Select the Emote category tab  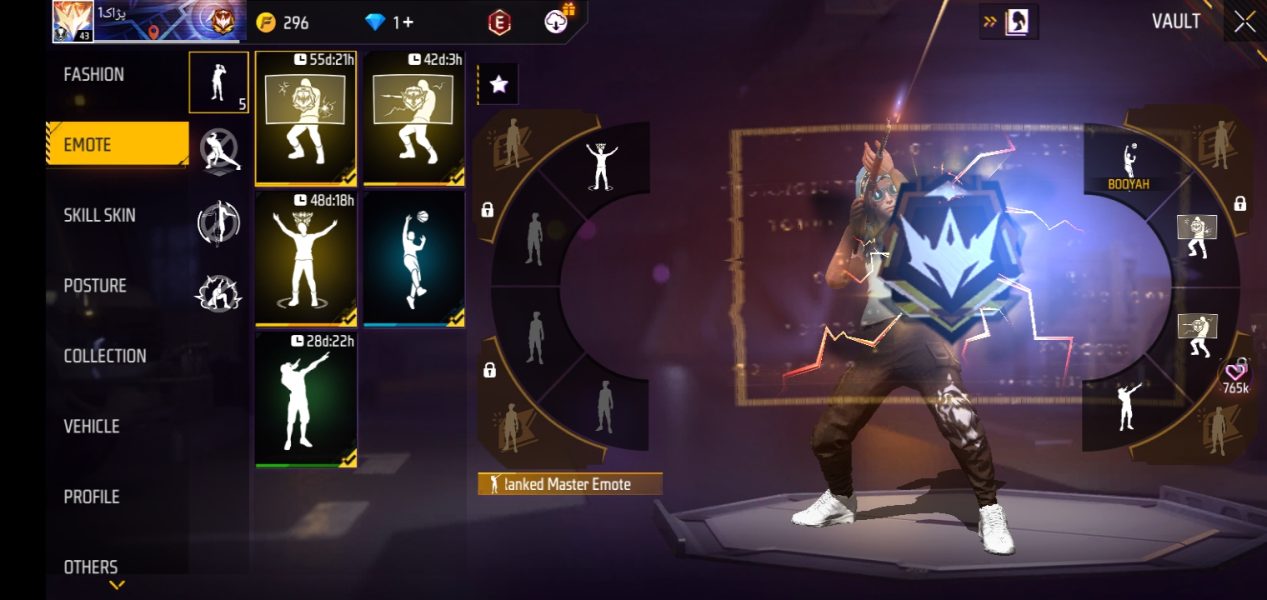[x=117, y=145]
